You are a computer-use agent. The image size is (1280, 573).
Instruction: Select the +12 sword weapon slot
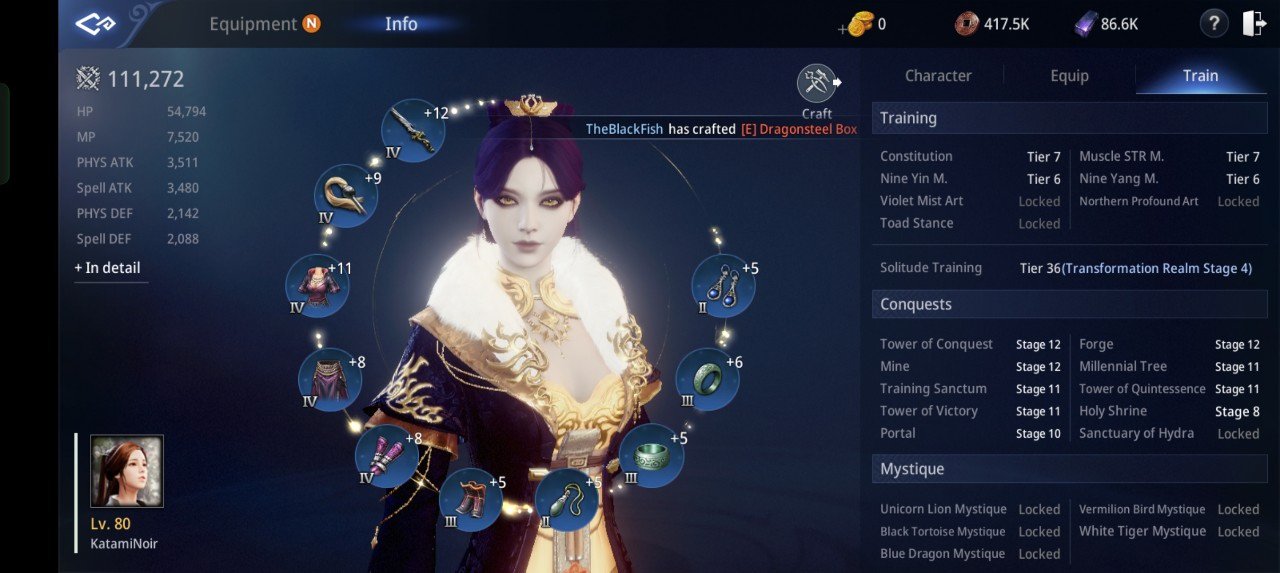(412, 131)
